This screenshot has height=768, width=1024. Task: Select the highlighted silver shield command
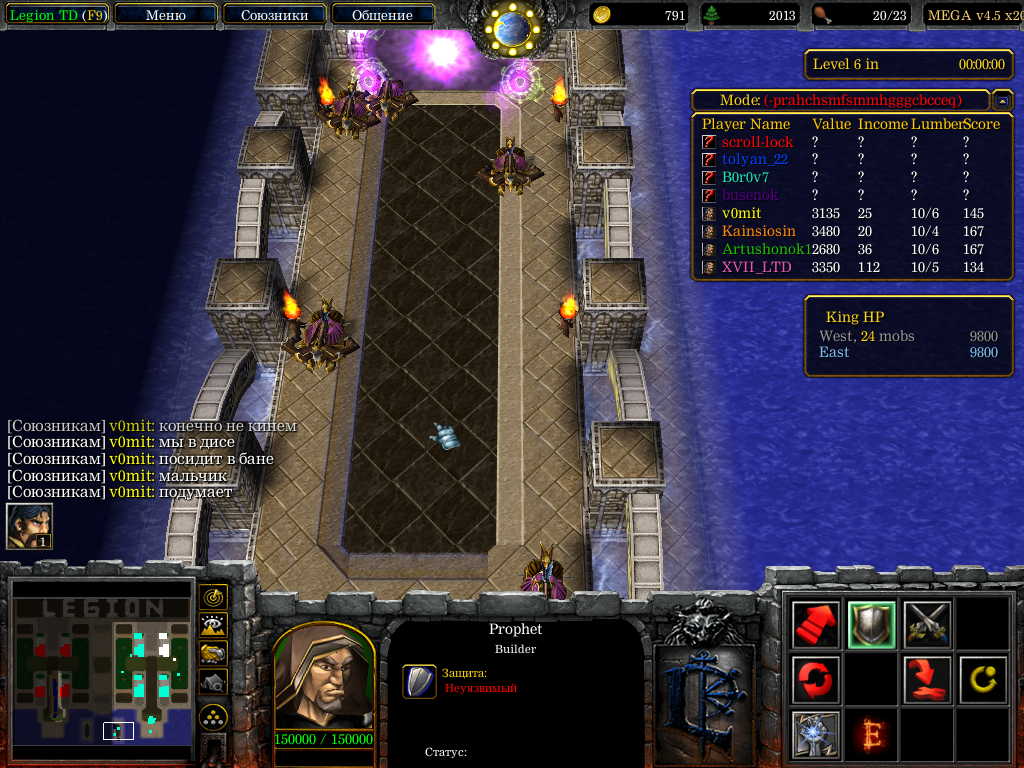click(x=871, y=625)
